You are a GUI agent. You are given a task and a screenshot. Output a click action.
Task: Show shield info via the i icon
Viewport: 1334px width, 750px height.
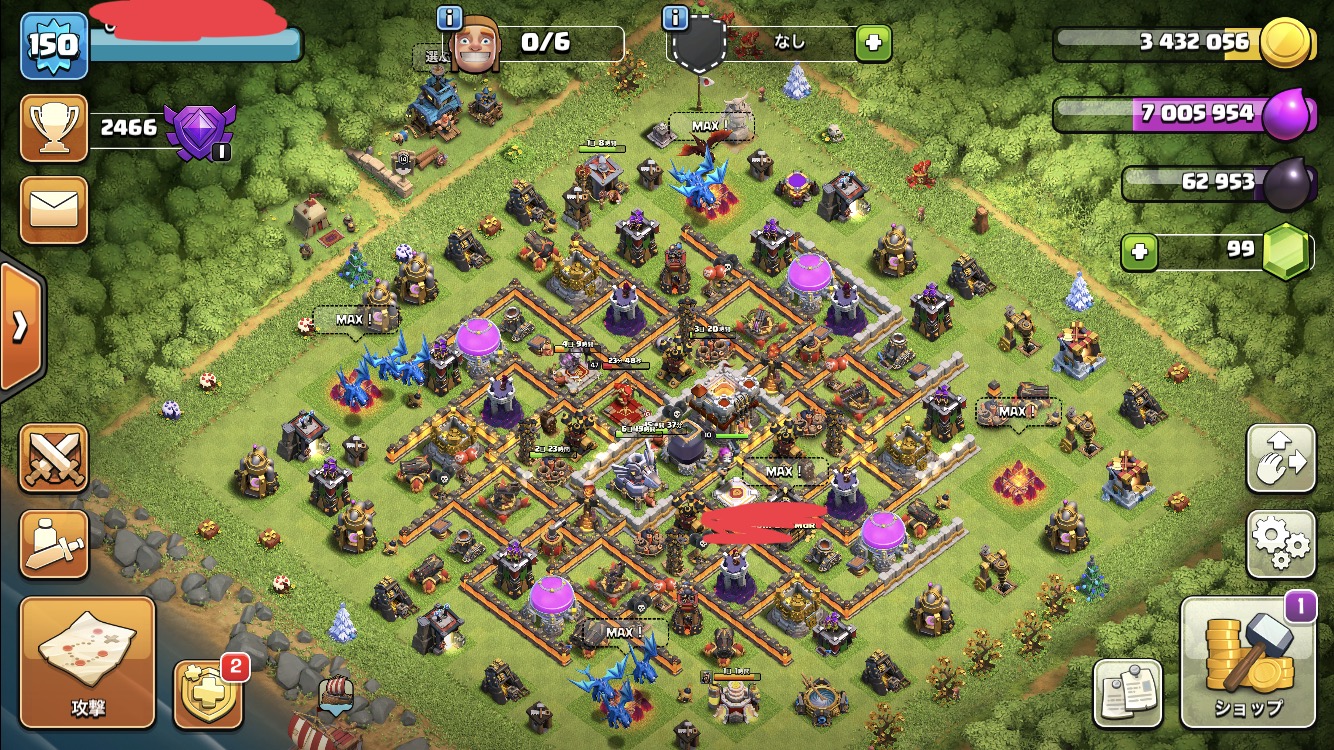[676, 17]
